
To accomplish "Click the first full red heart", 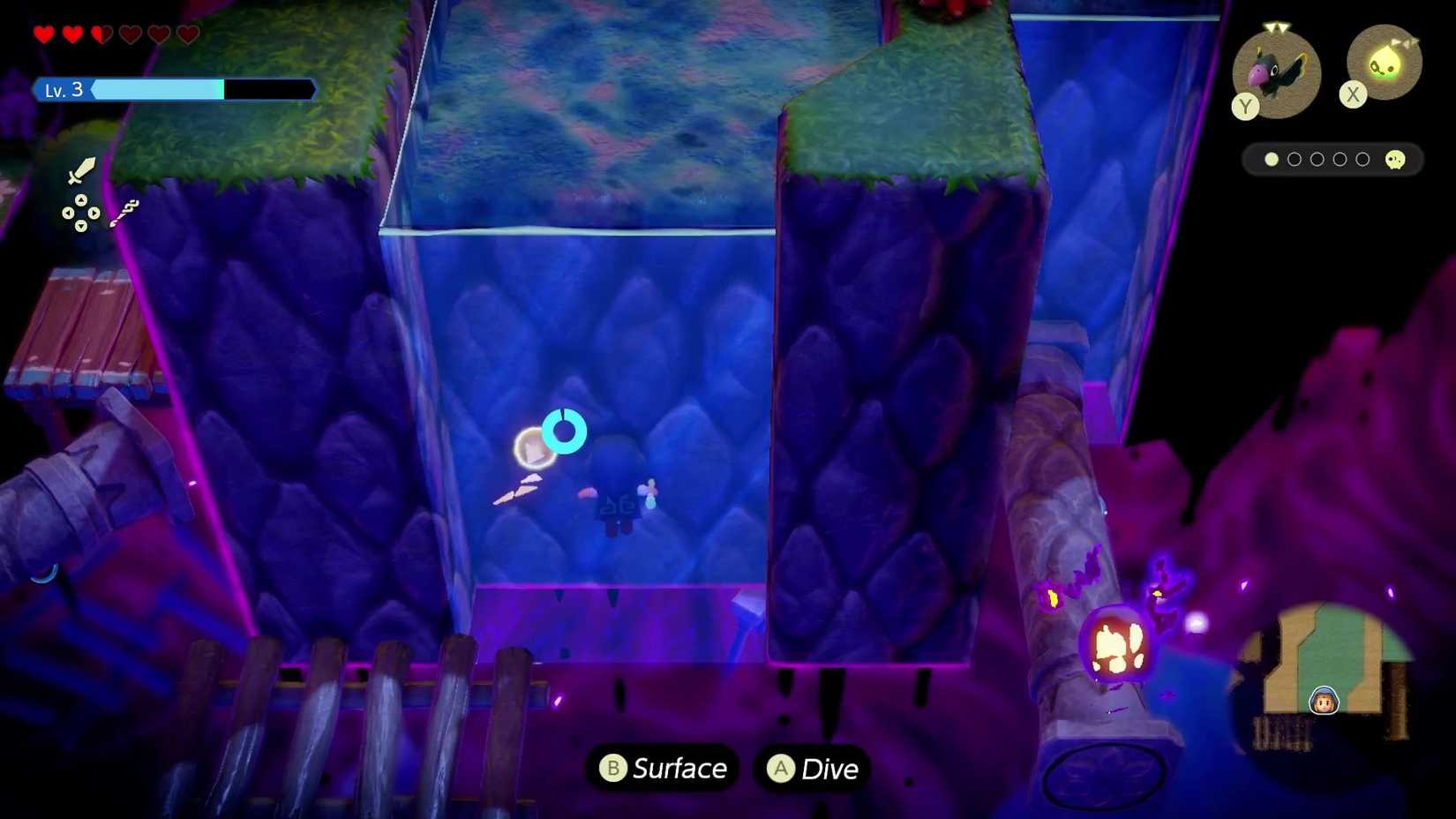I will tap(41, 34).
